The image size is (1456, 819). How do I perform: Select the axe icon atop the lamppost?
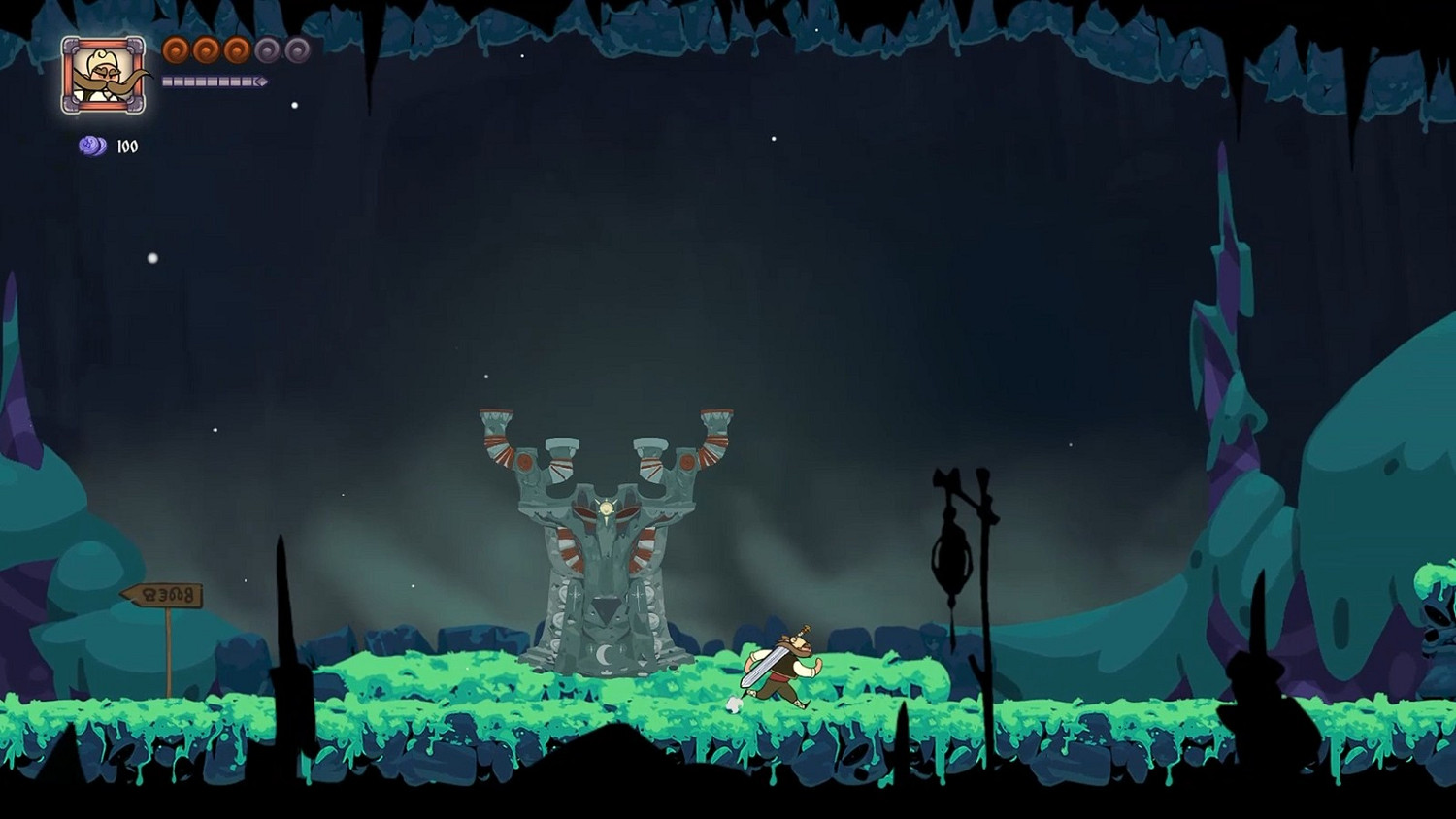coord(945,478)
